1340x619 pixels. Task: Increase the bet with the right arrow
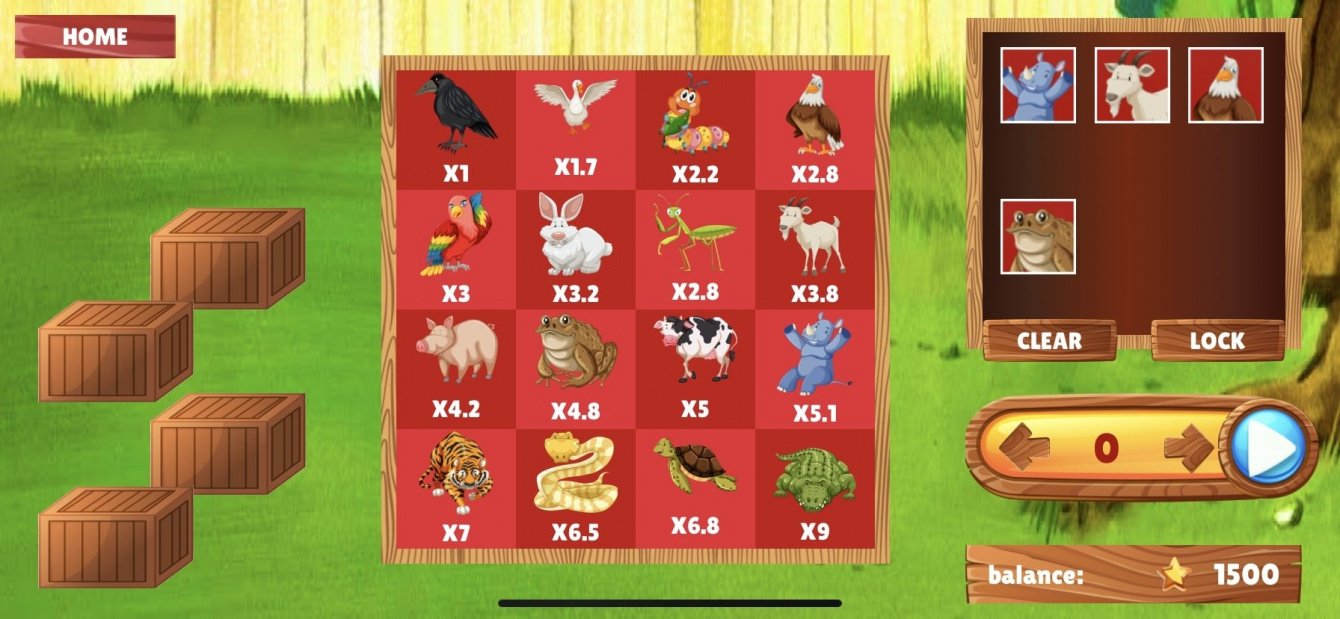tap(1189, 446)
